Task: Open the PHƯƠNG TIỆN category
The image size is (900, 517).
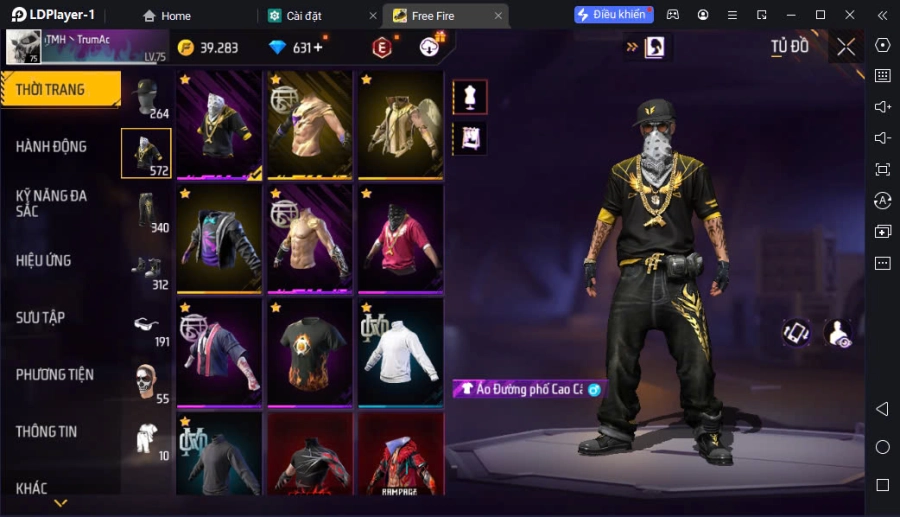Action: point(55,375)
